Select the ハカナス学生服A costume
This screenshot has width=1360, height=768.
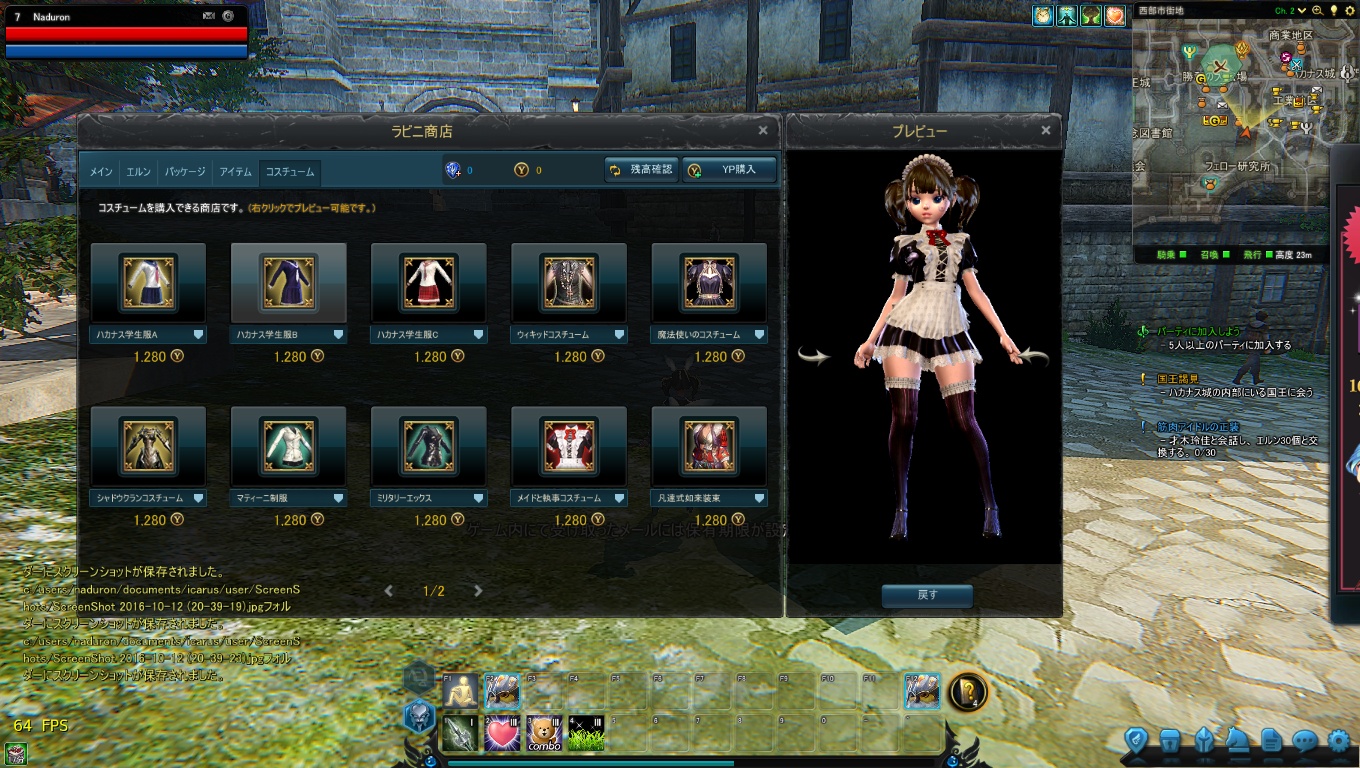[x=148, y=284]
